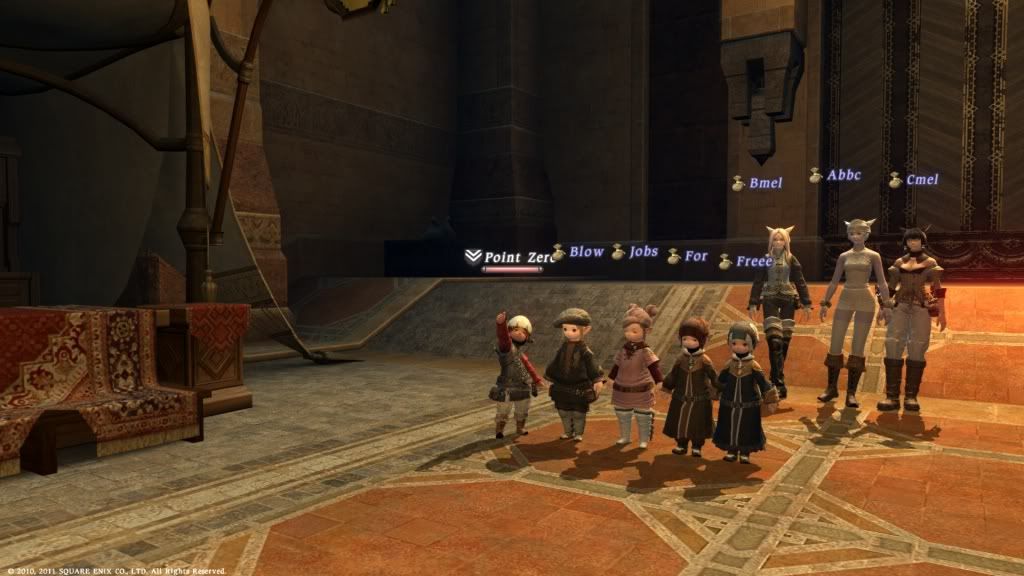
Task: Click the bazaar bag icon beside Abbc
Action: click(x=816, y=176)
